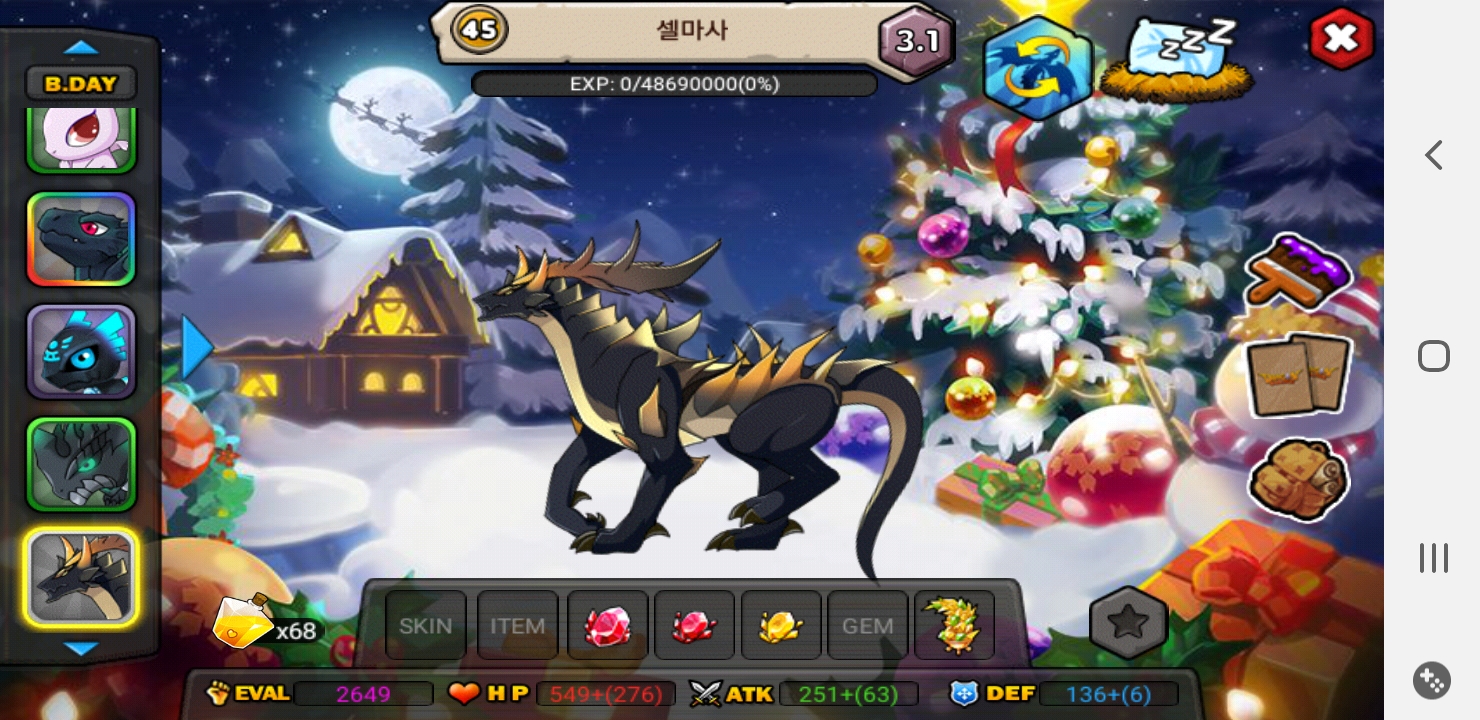This screenshot has height=720, width=1480.
Task: Close the dragon detail screen
Action: 1341,39
